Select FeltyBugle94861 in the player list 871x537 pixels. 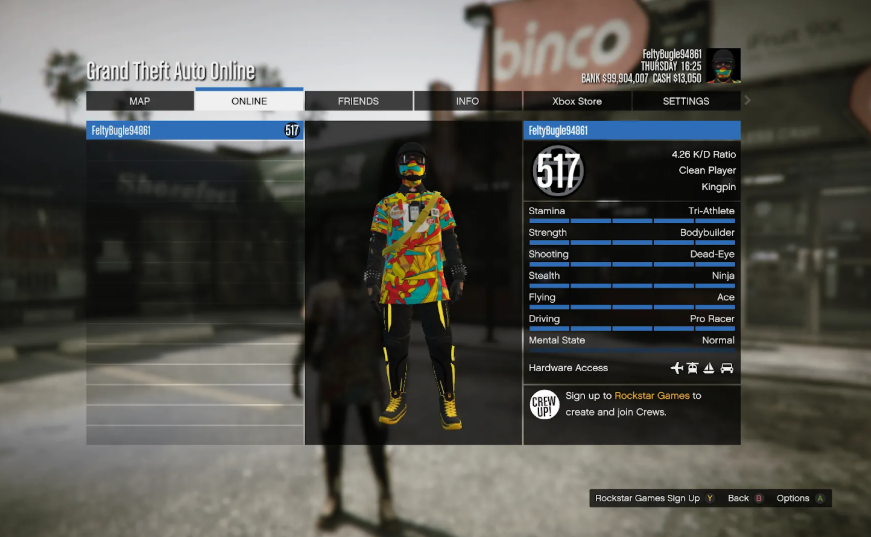[x=194, y=130]
